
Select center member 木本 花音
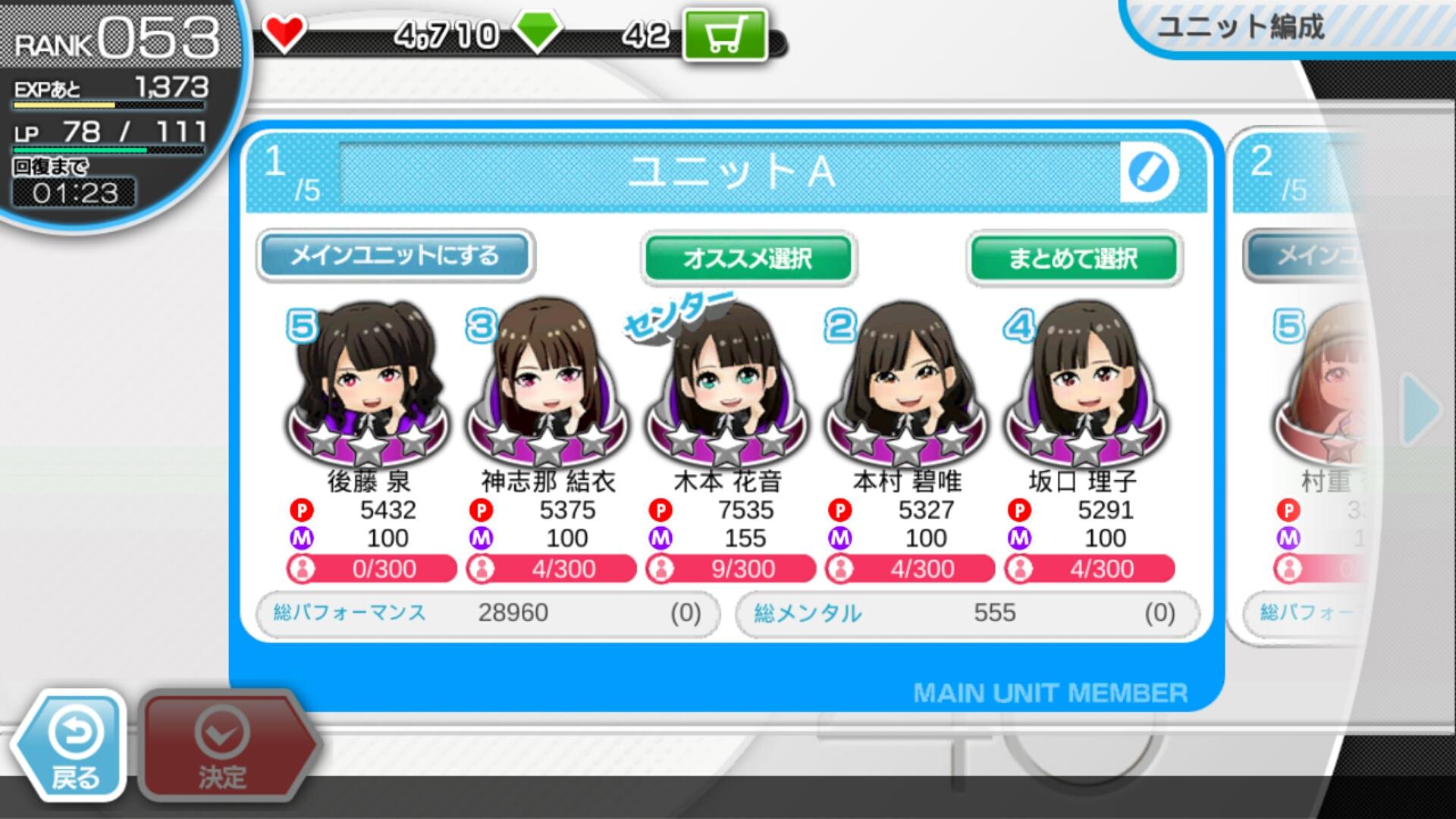click(x=726, y=387)
